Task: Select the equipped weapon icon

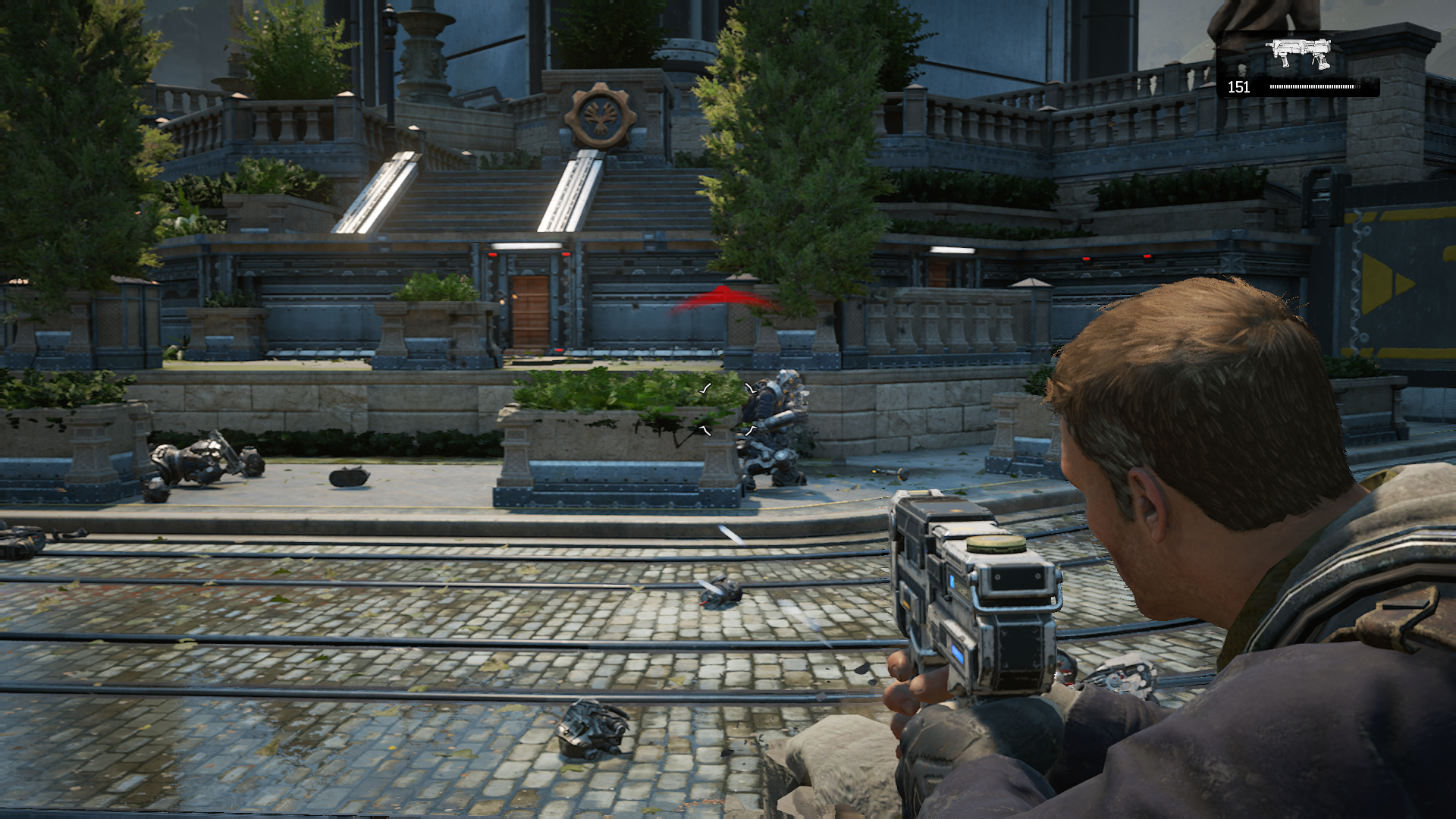Action: coord(1298,53)
